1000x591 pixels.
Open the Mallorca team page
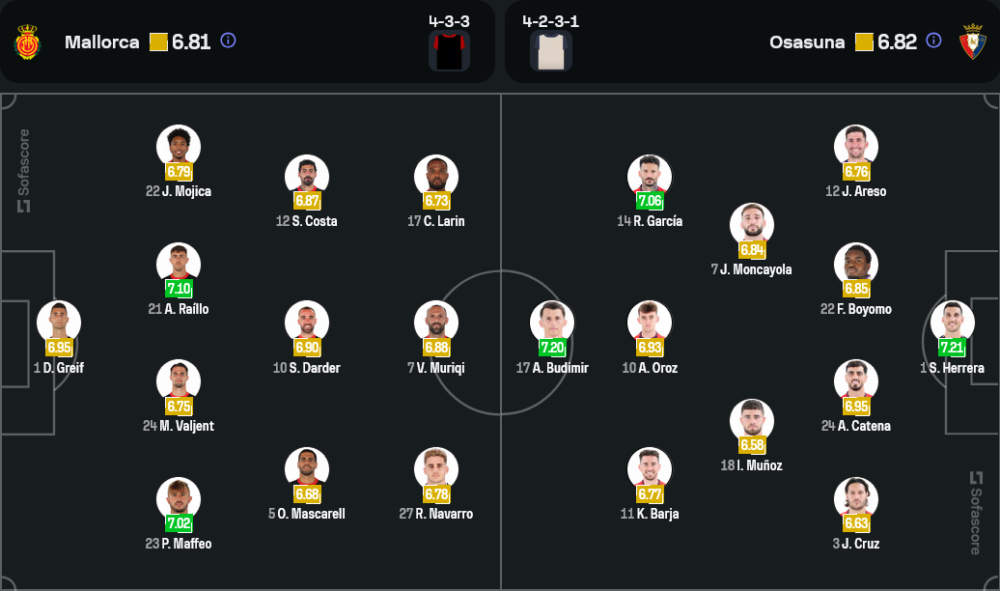pos(101,42)
